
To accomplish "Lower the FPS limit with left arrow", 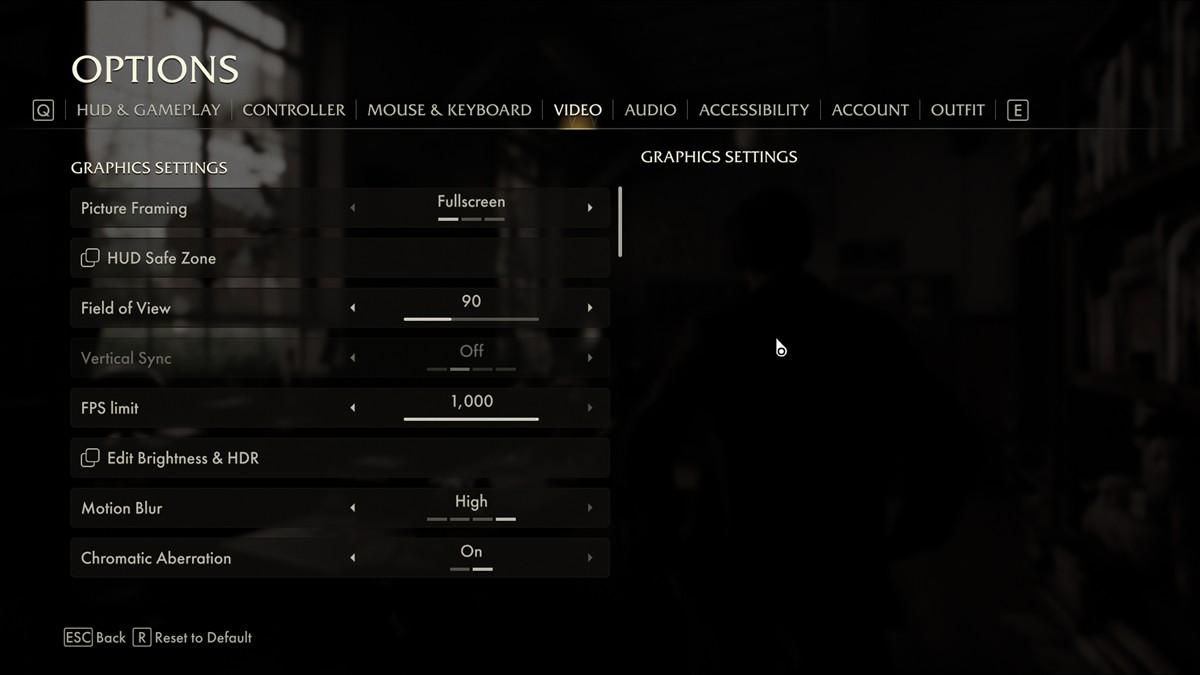I will click(352, 408).
